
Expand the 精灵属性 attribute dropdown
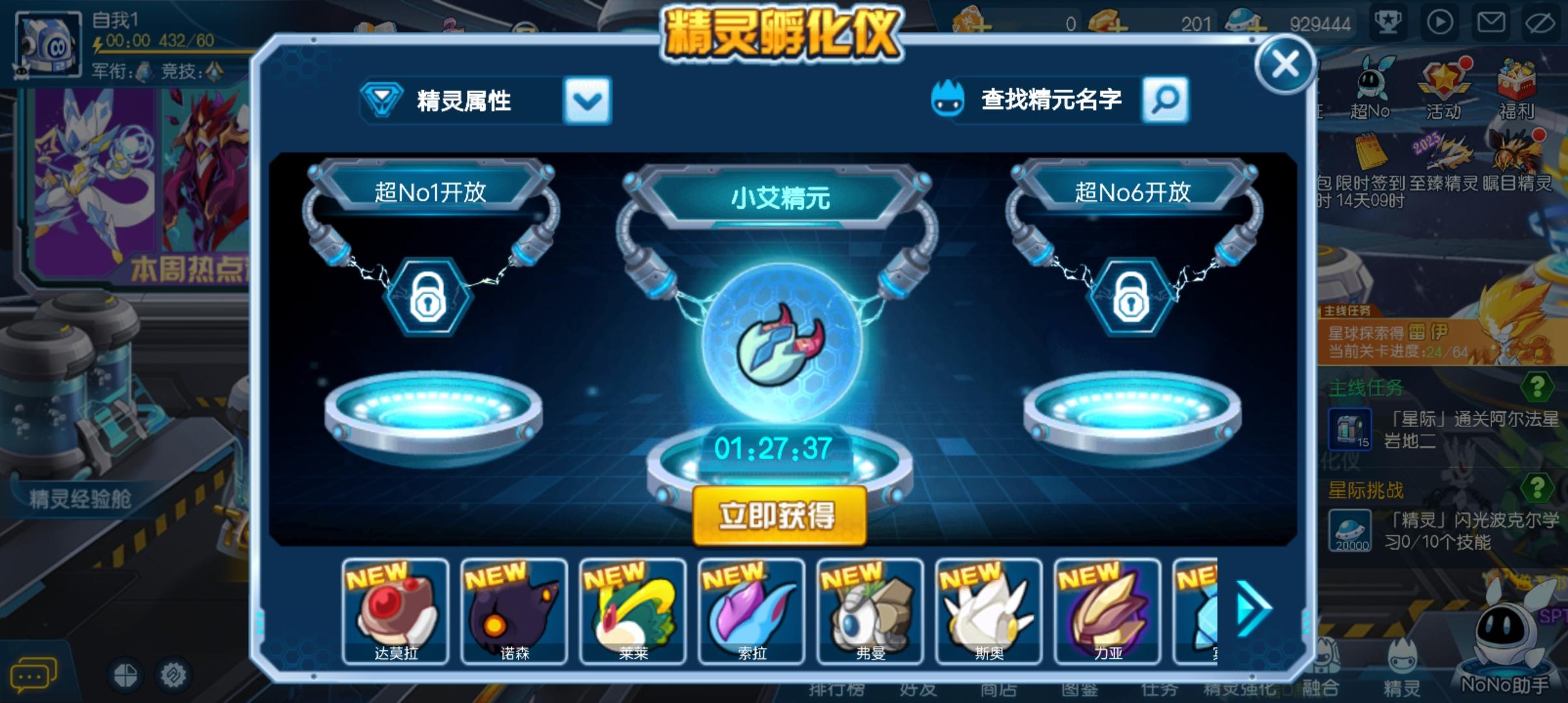(x=587, y=101)
